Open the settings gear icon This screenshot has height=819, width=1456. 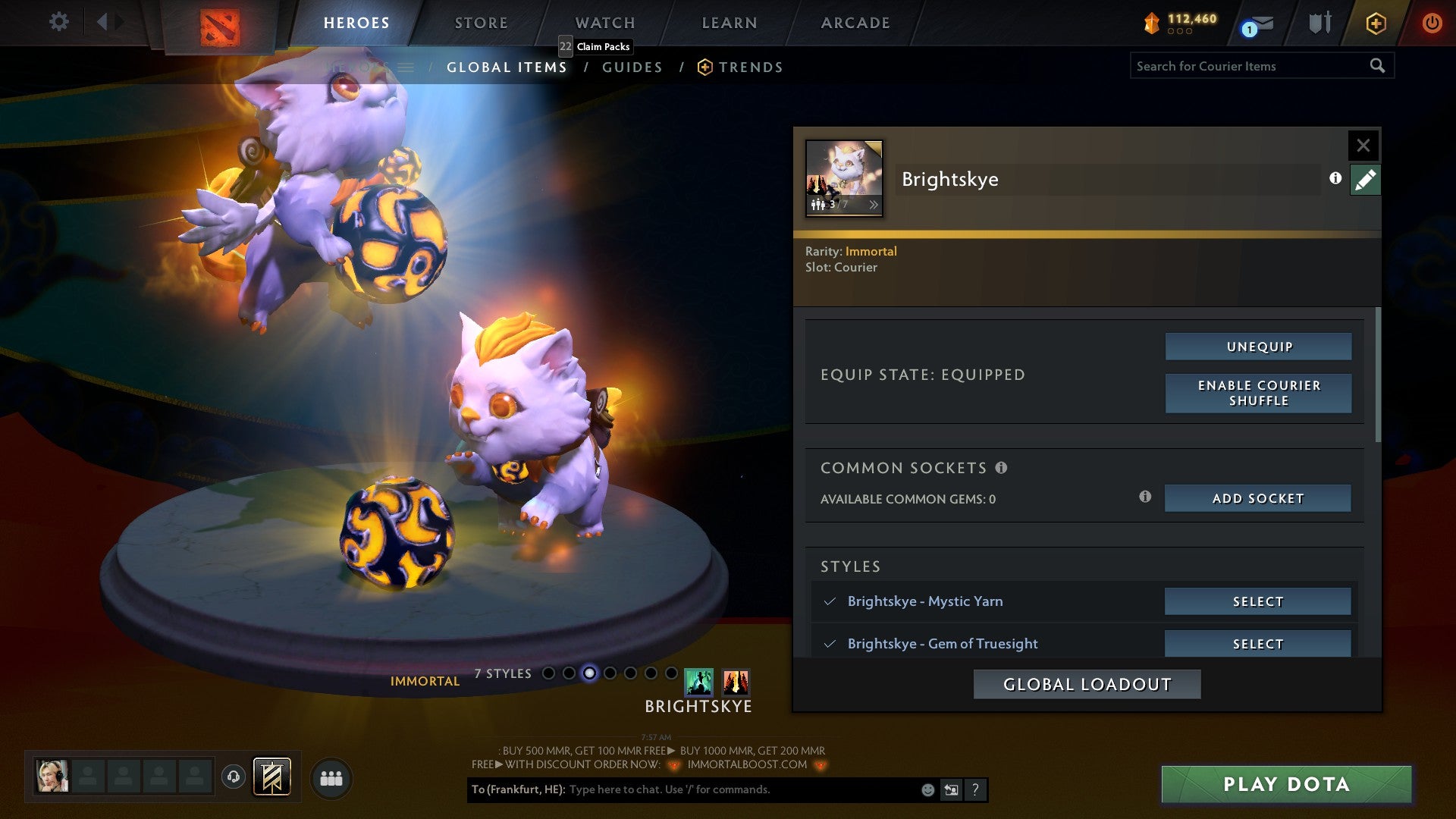coord(58,22)
